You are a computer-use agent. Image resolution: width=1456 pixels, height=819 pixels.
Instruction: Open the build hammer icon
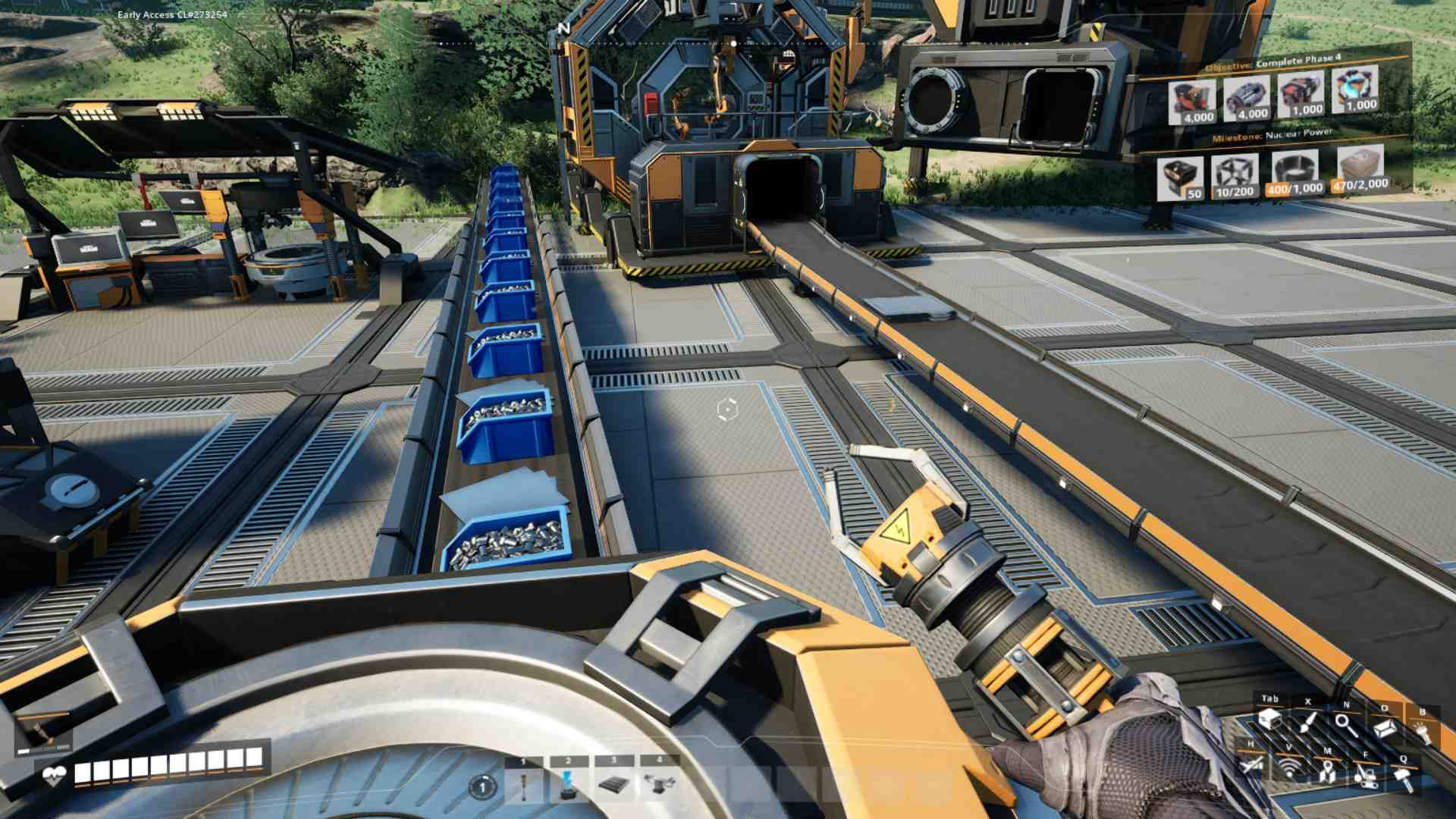point(1404,778)
